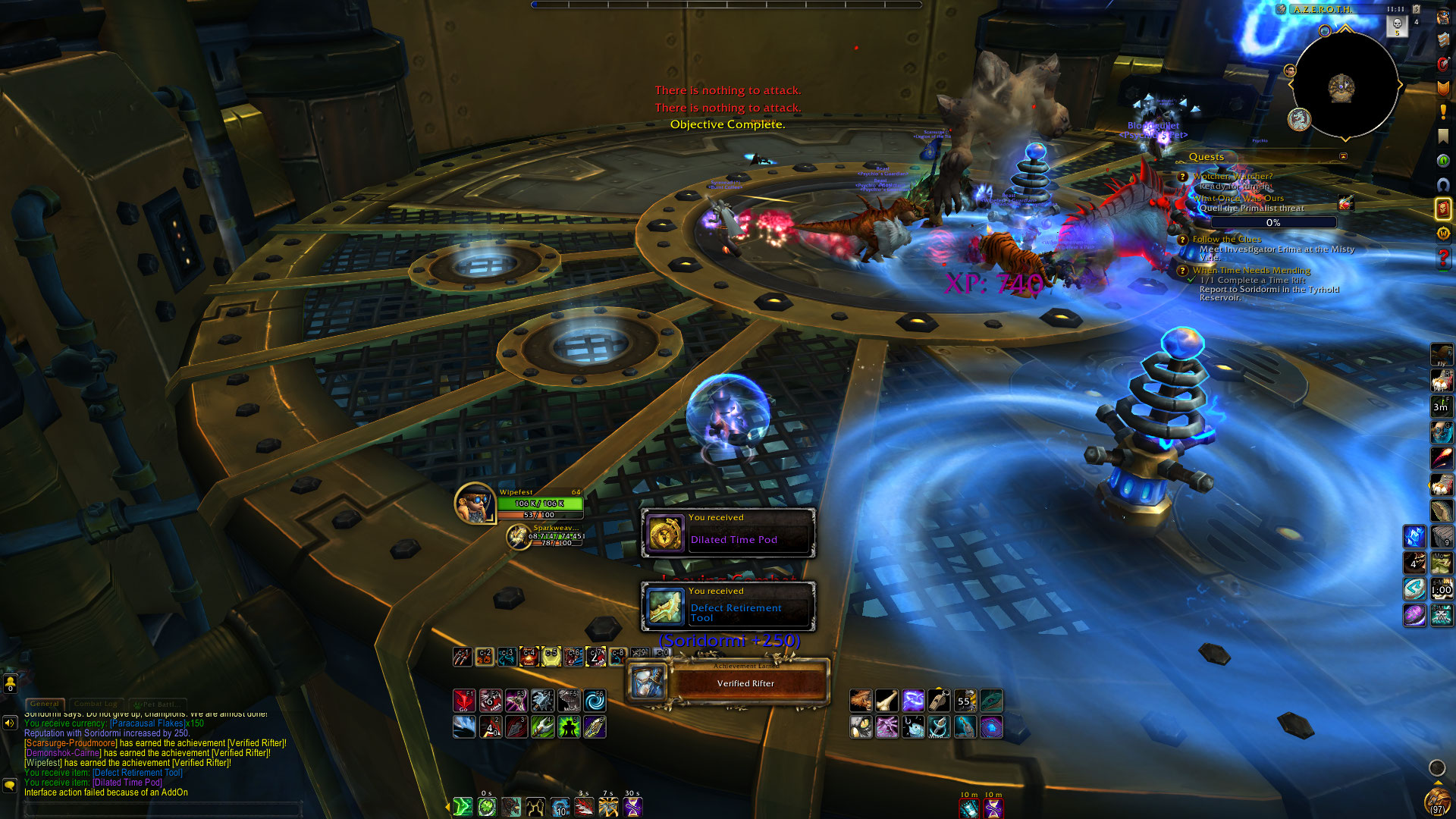The height and width of the screenshot is (819, 1456).
Task: Use the What Once Was Ours quest item
Action: (x=1345, y=203)
